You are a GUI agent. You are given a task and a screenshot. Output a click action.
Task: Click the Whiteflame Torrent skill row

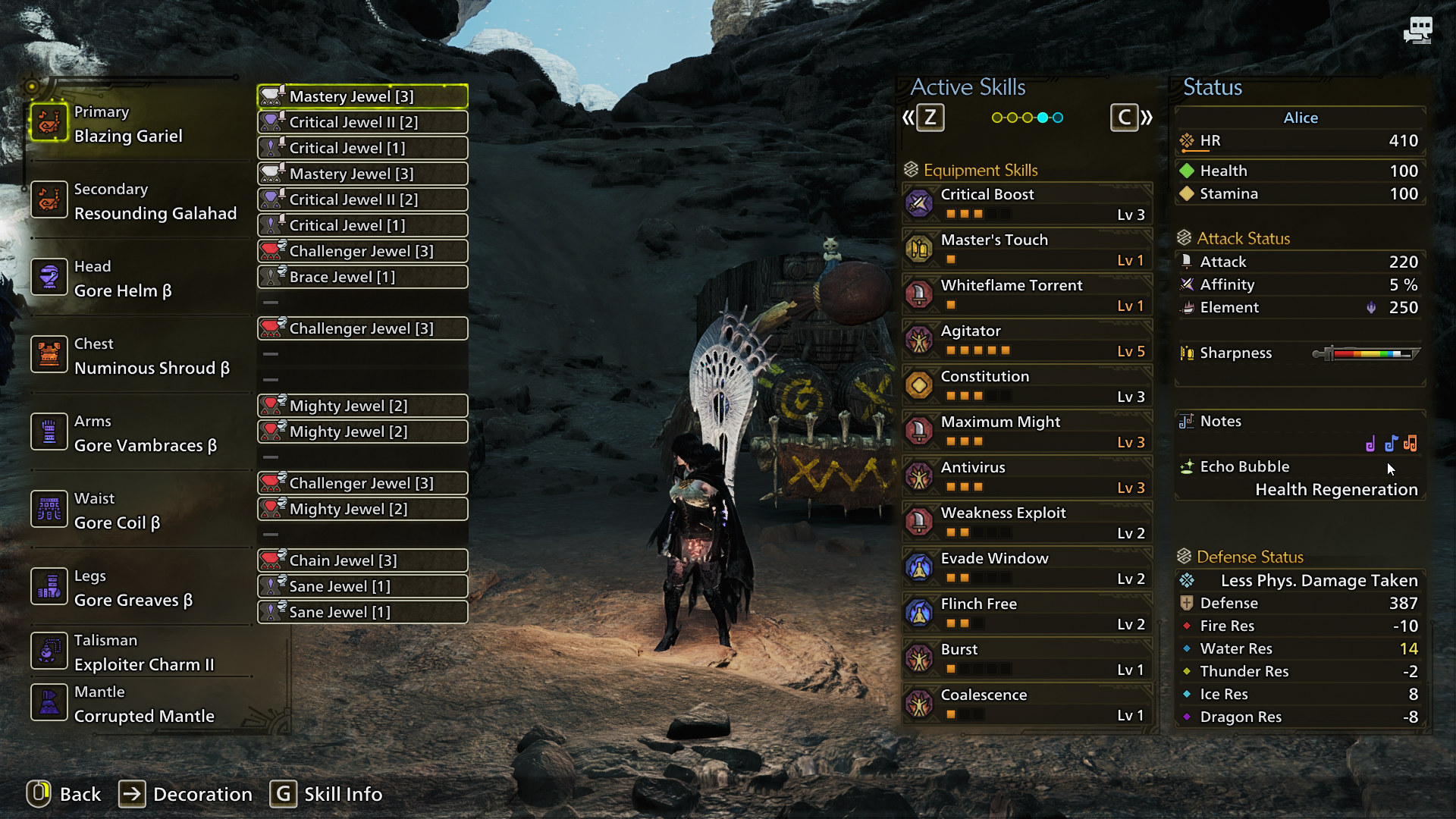[x=1027, y=295]
